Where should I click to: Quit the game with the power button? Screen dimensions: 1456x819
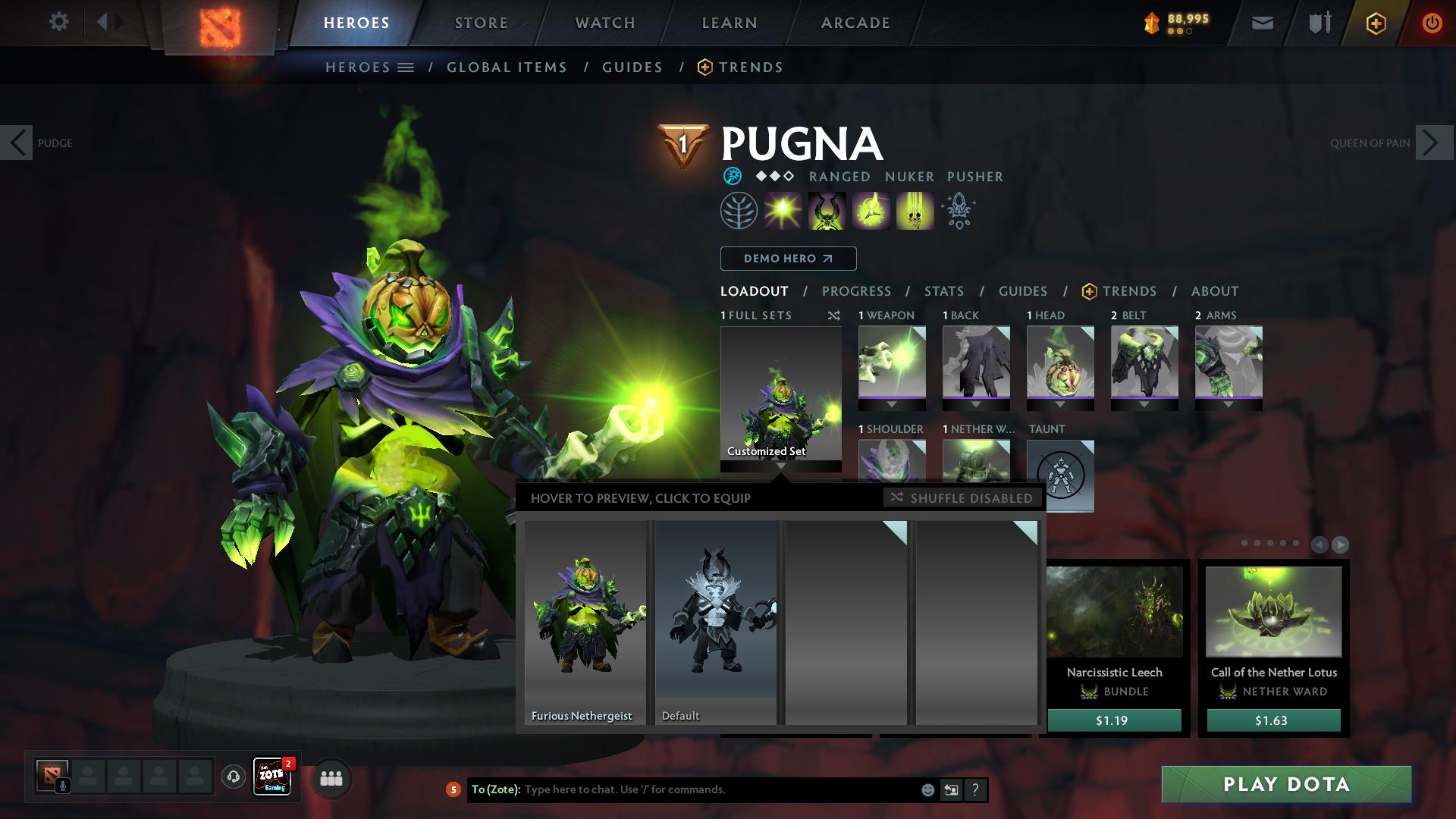(x=1432, y=23)
